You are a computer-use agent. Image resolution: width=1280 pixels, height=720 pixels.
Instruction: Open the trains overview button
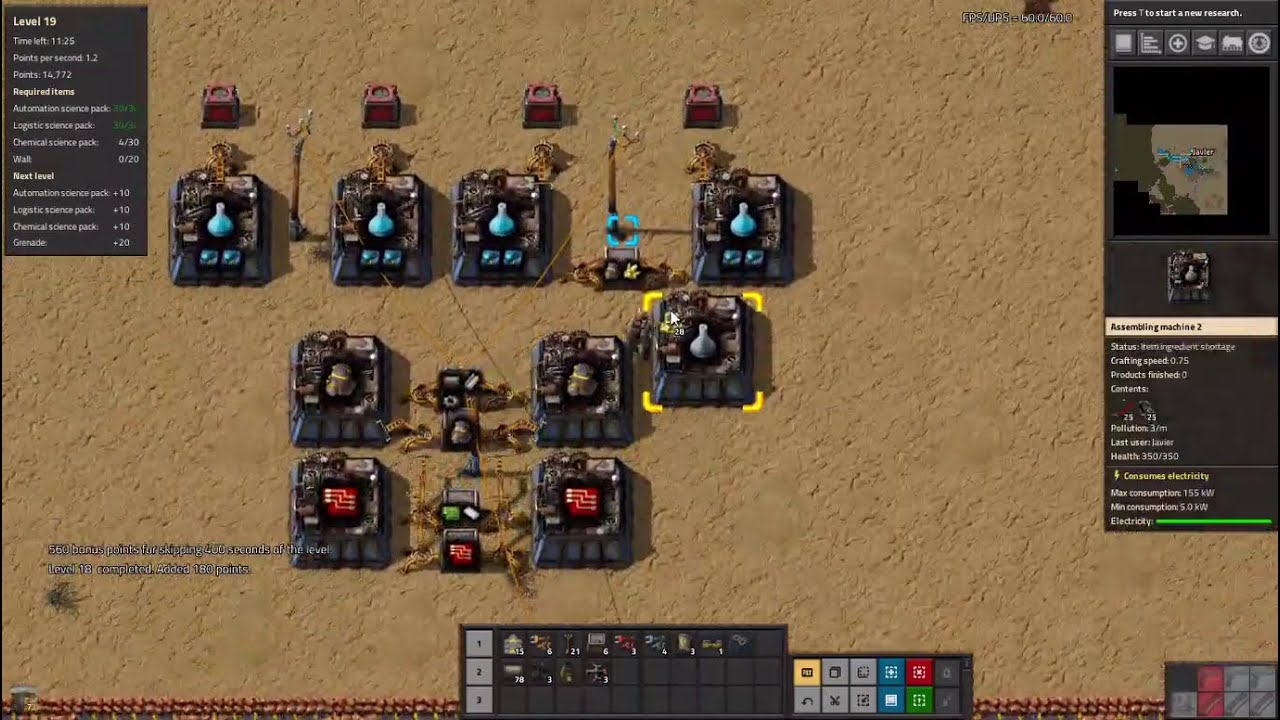[x=1232, y=43]
